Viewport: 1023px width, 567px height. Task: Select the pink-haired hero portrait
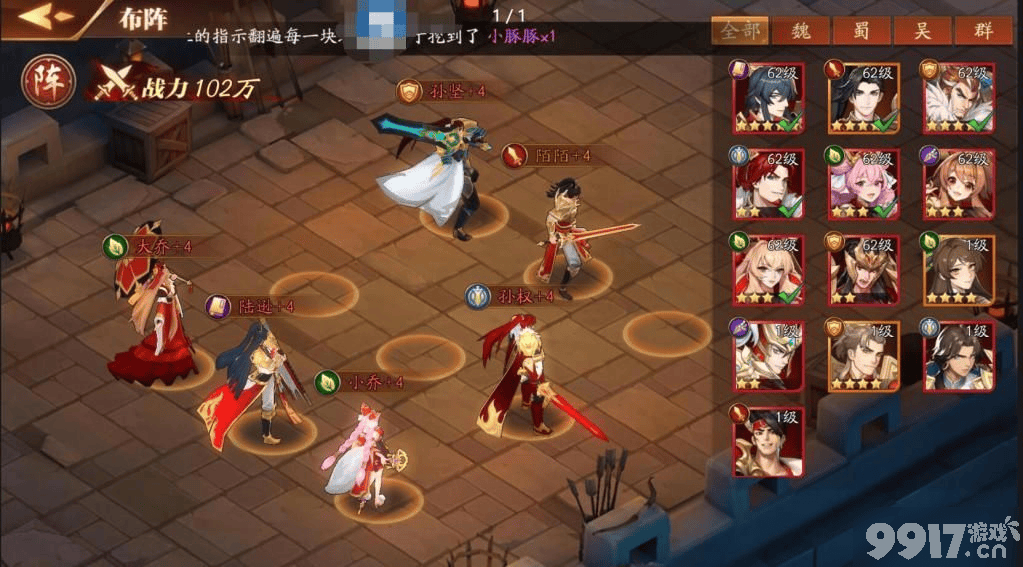[x=863, y=184]
